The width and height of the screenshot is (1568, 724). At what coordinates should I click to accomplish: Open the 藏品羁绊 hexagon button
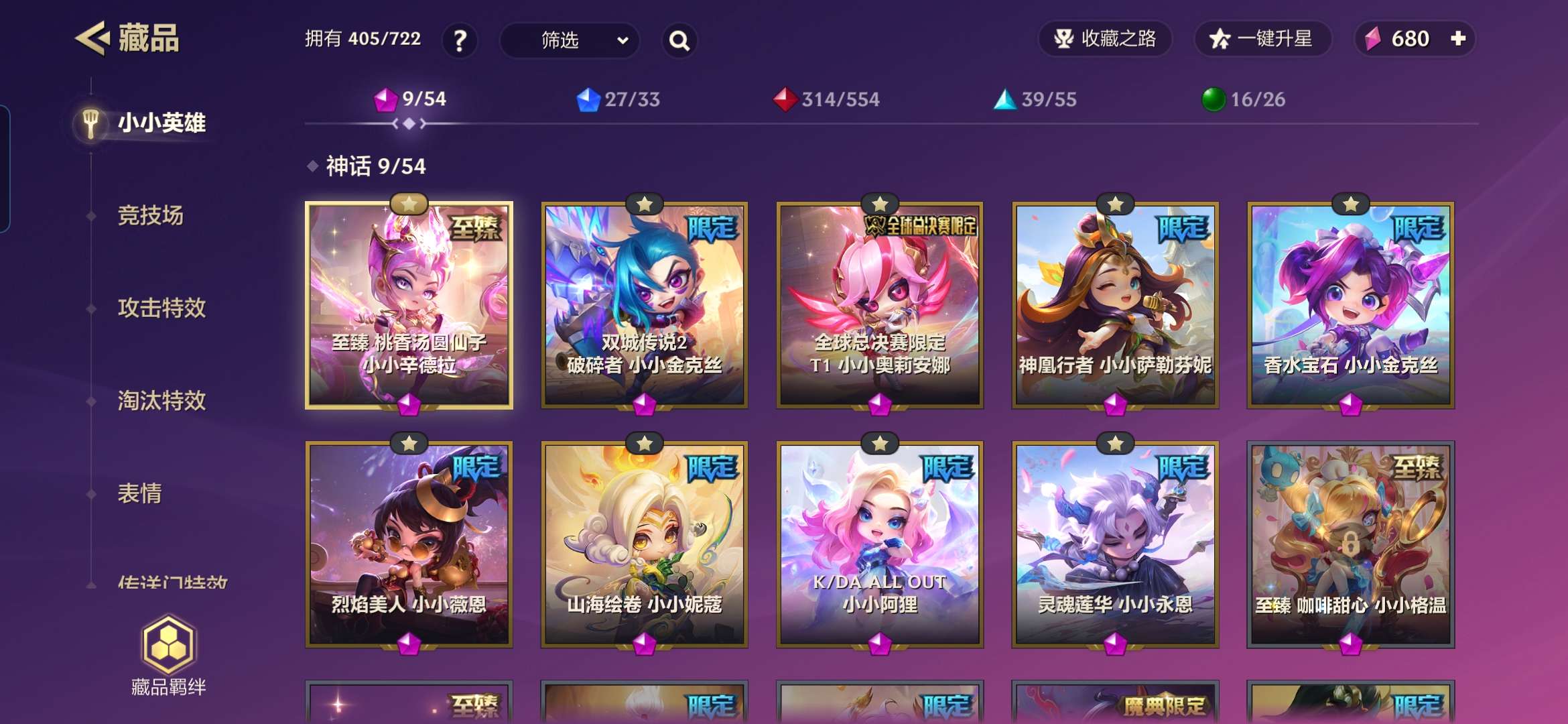168,655
